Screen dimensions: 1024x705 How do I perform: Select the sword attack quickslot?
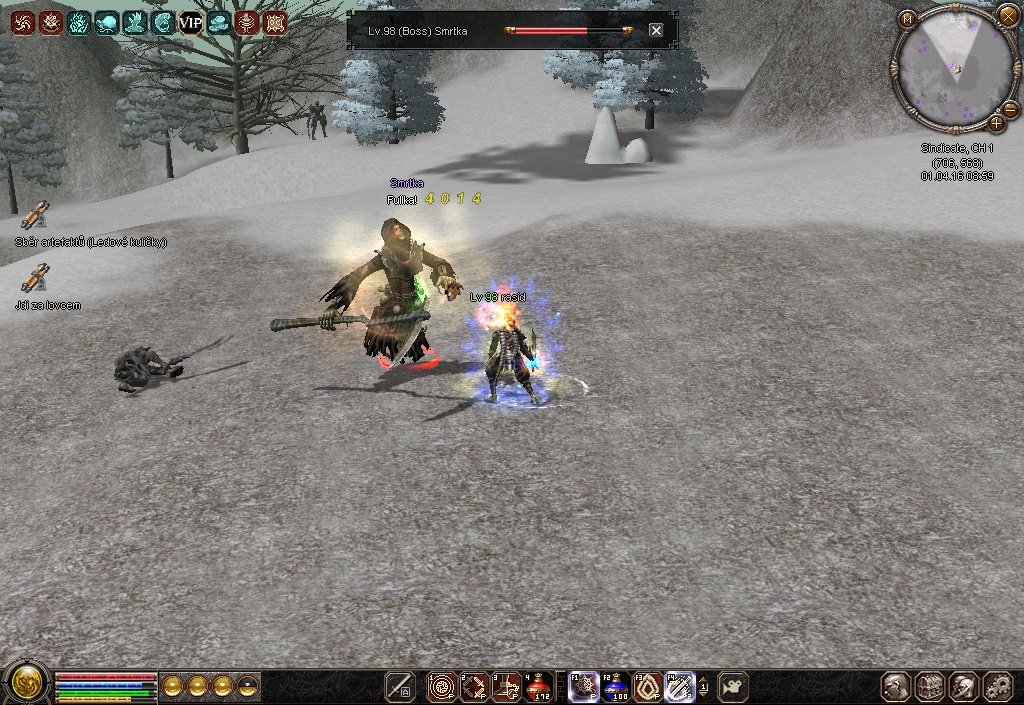pyautogui.click(x=401, y=686)
